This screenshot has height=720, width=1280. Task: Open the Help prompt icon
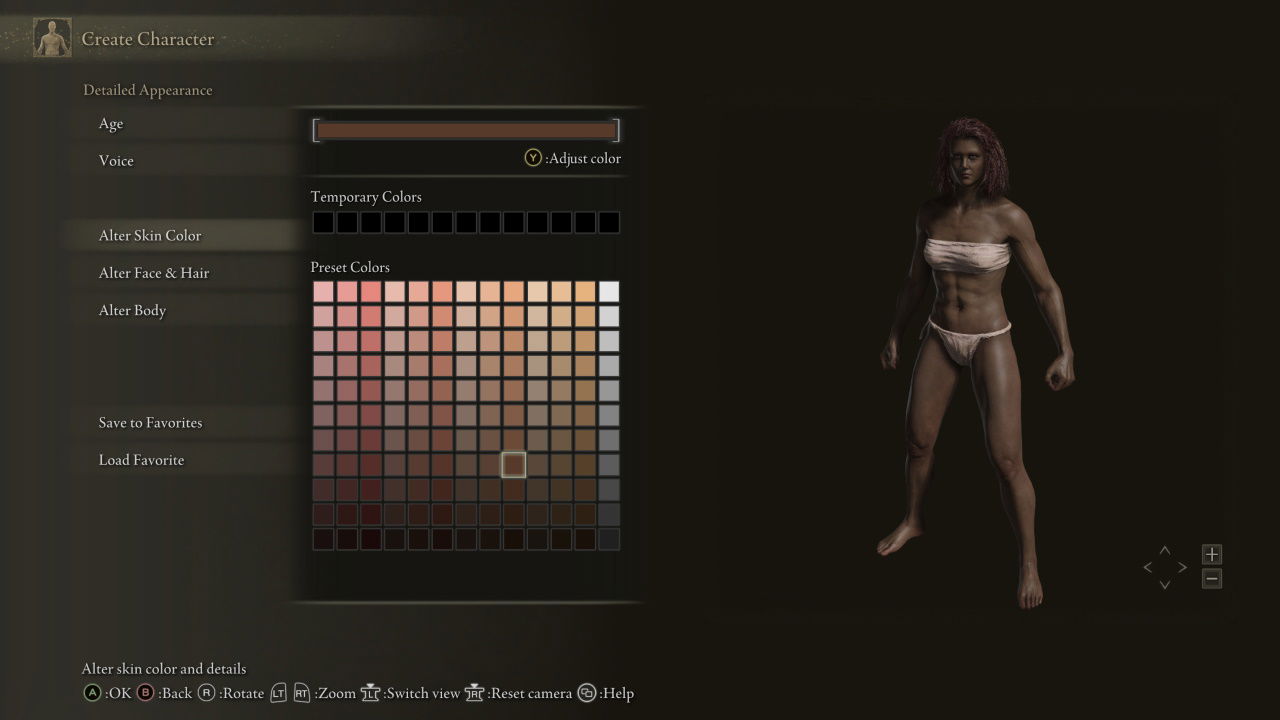586,692
